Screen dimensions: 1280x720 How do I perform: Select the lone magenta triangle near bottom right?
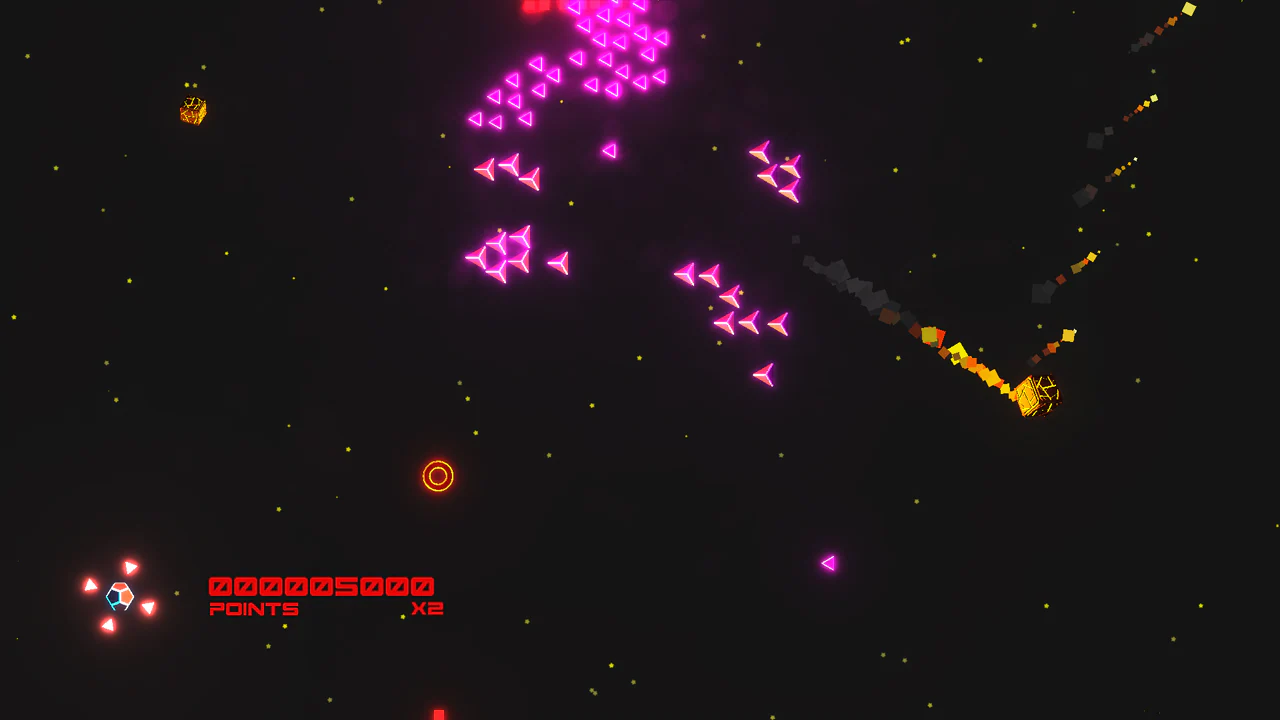[x=827, y=563]
